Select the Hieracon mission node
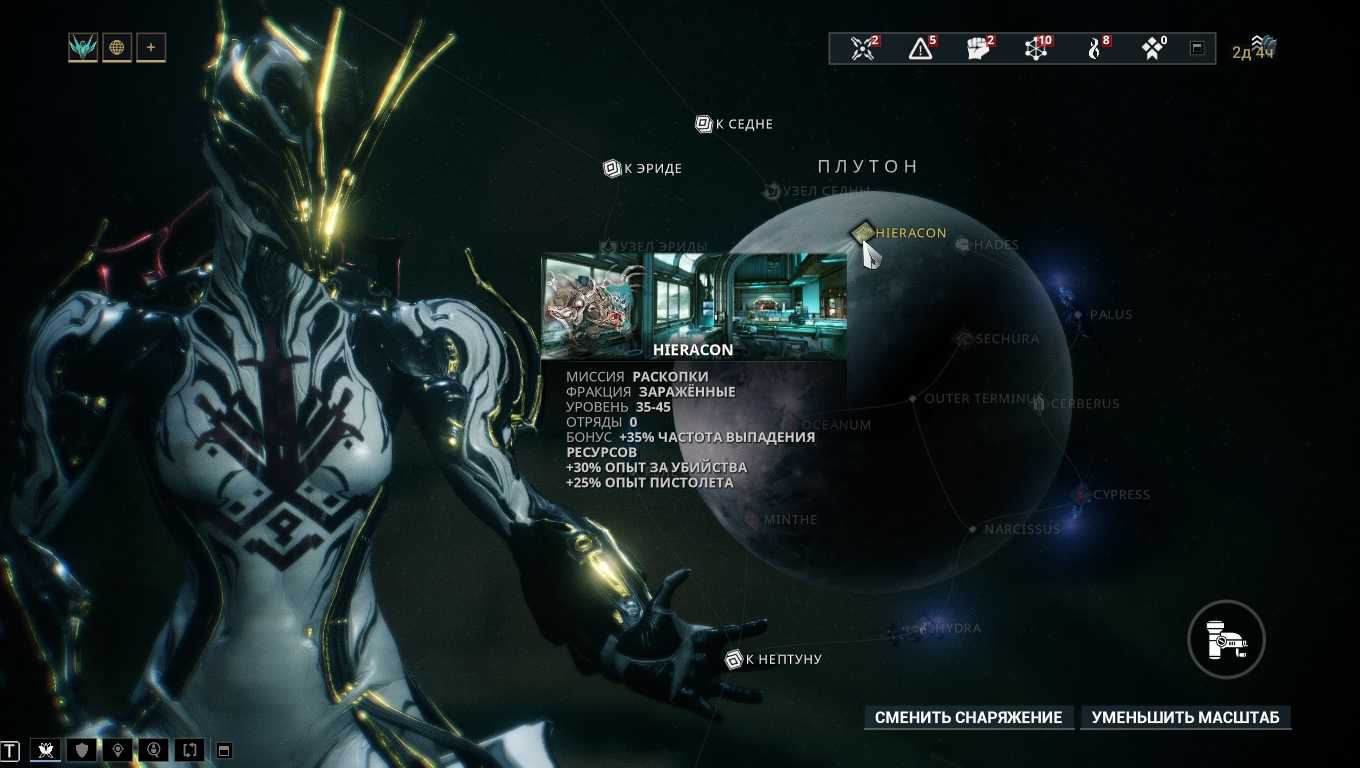 tap(862, 233)
